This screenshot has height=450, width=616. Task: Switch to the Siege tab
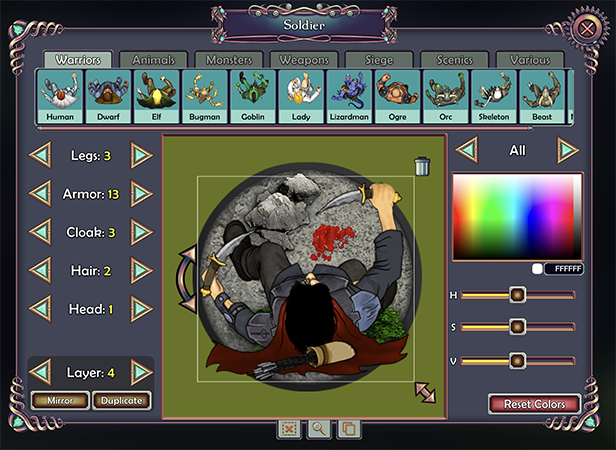[x=380, y=61]
